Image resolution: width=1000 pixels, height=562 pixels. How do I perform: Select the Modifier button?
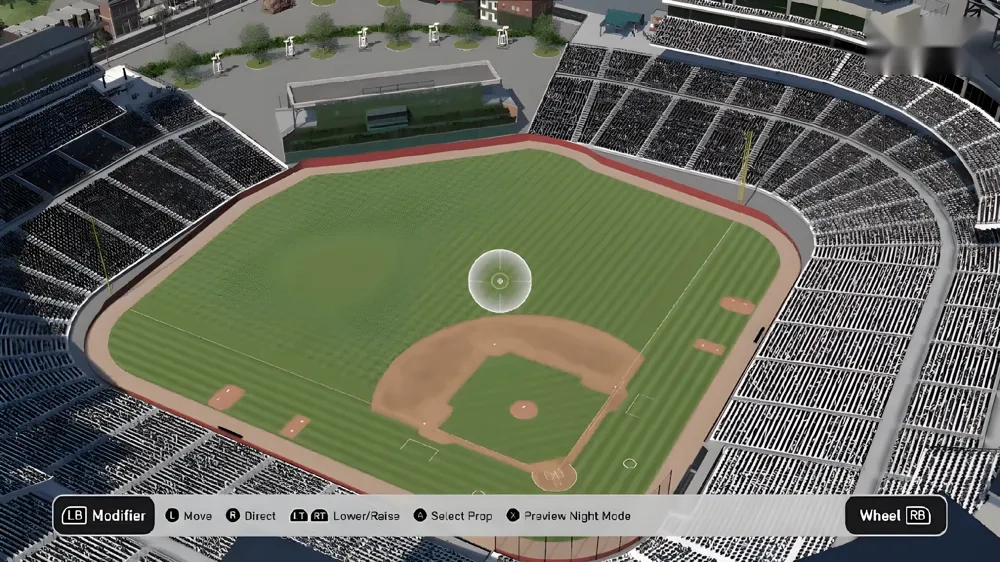tap(104, 516)
